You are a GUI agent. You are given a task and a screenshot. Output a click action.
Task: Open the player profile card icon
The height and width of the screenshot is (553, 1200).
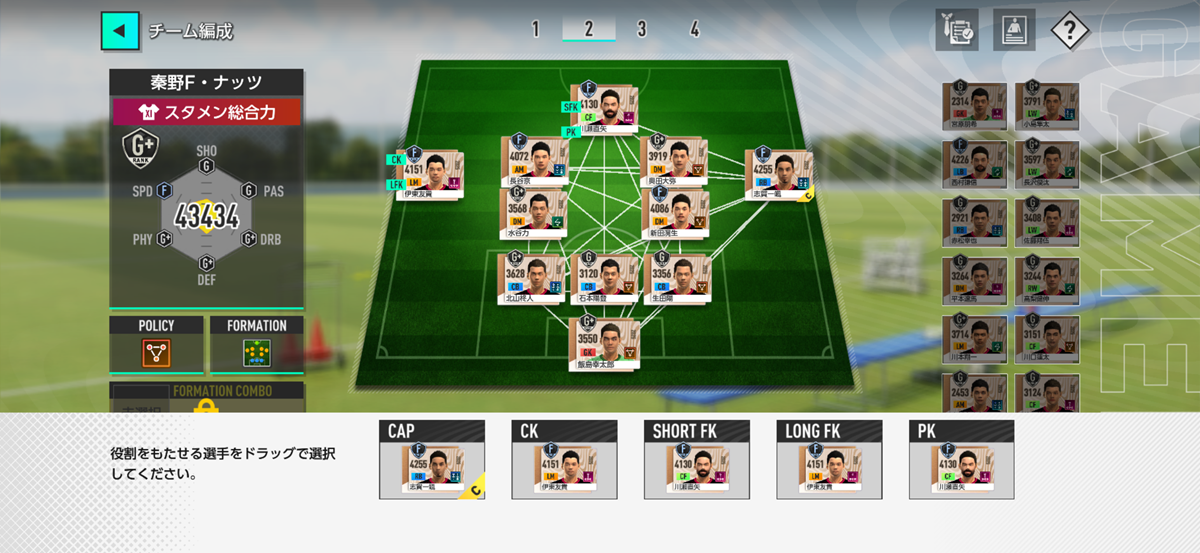[x=1013, y=31]
